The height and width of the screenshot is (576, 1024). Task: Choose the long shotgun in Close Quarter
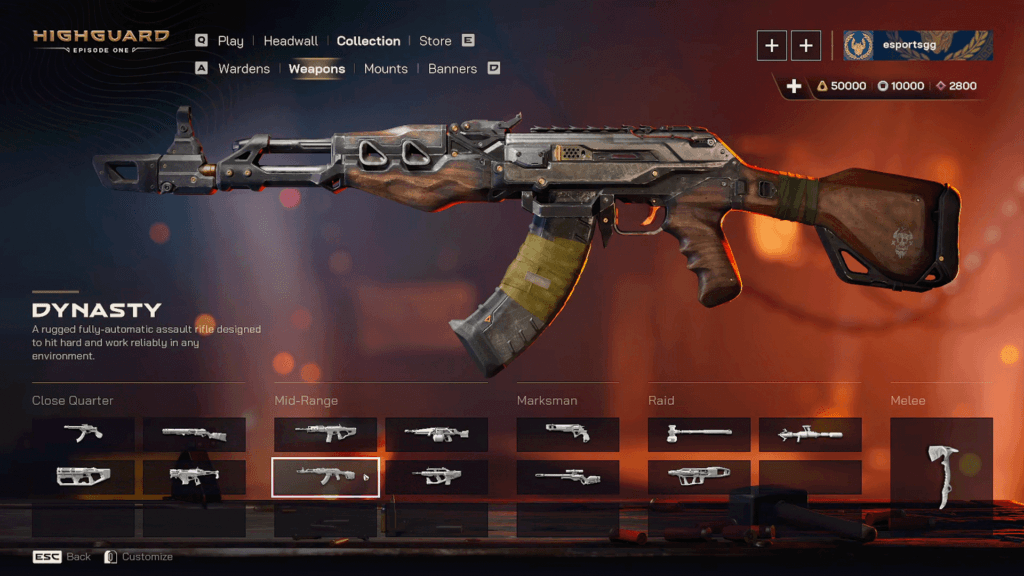click(x=194, y=434)
